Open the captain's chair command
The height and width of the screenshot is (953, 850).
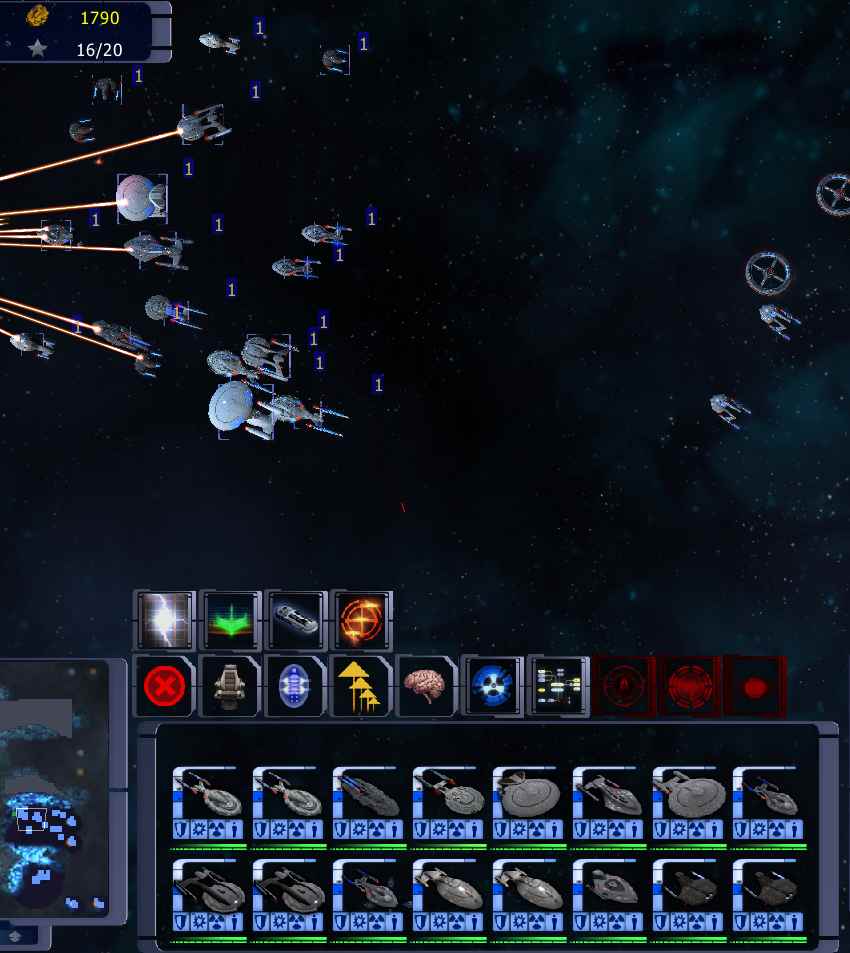point(230,686)
